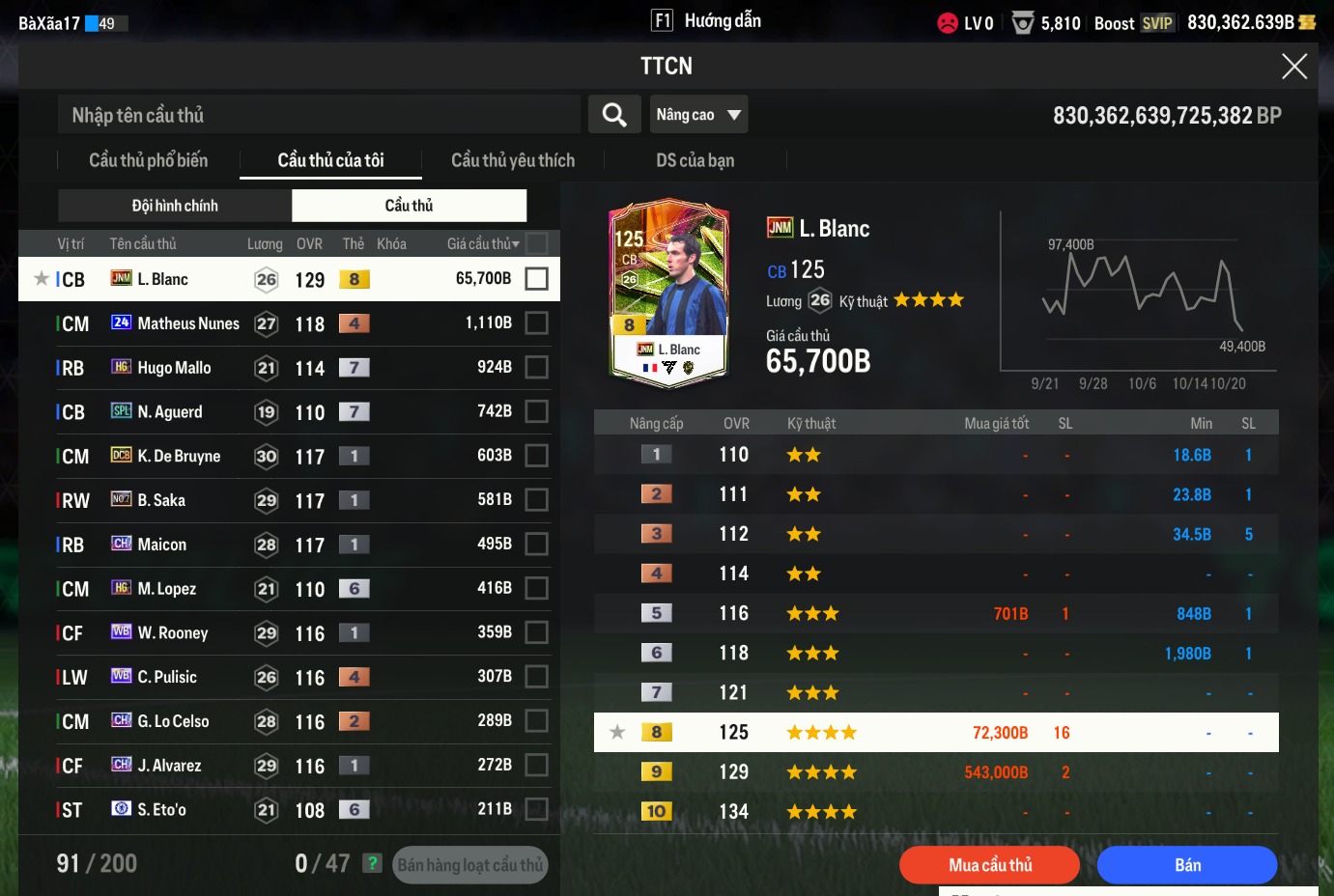Select the Đội hình chính sub-tab
Screen dimensions: 1334x896
pos(175,206)
